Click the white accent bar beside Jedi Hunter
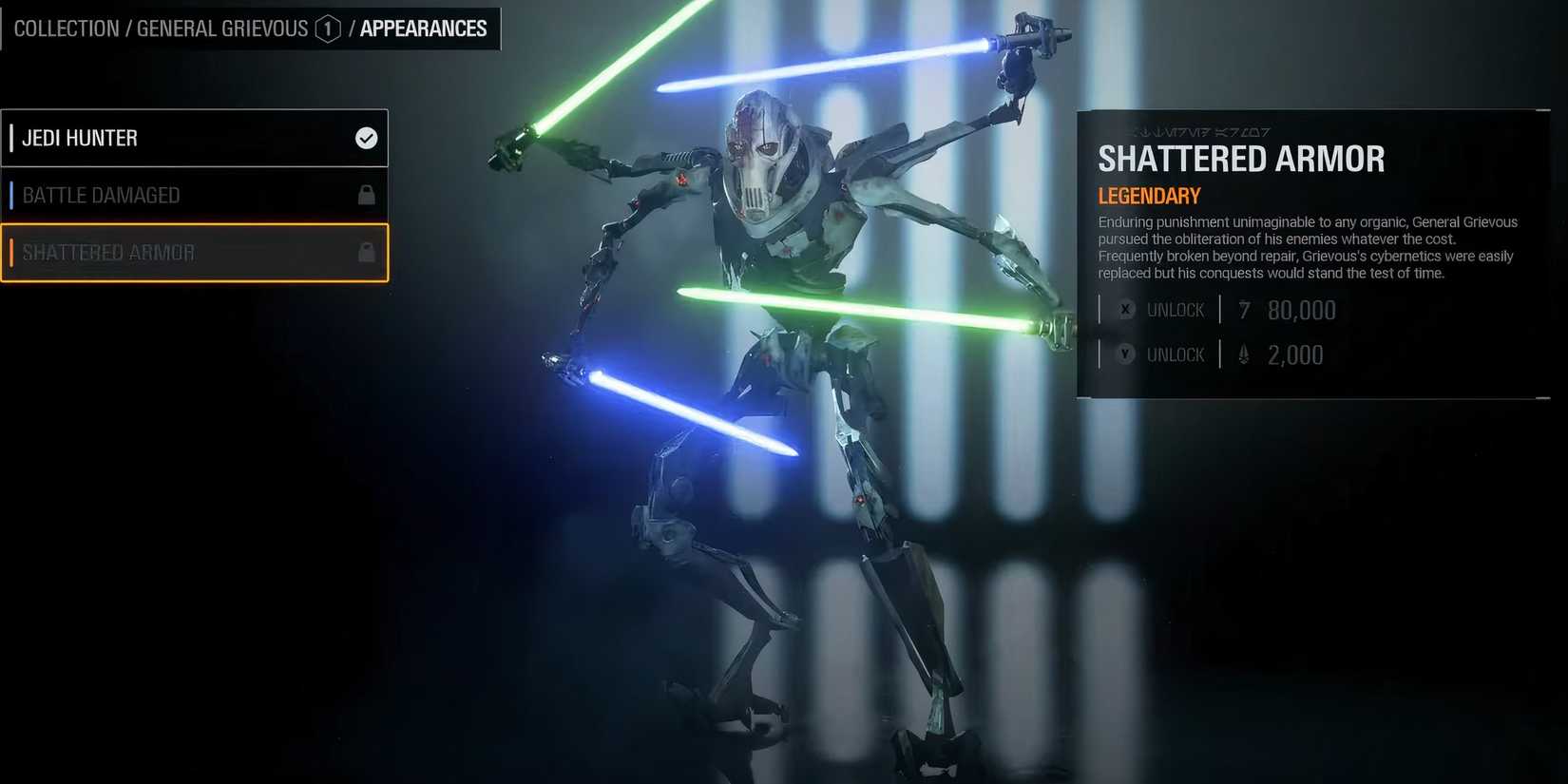Image resolution: width=1568 pixels, height=784 pixels. 11,138
